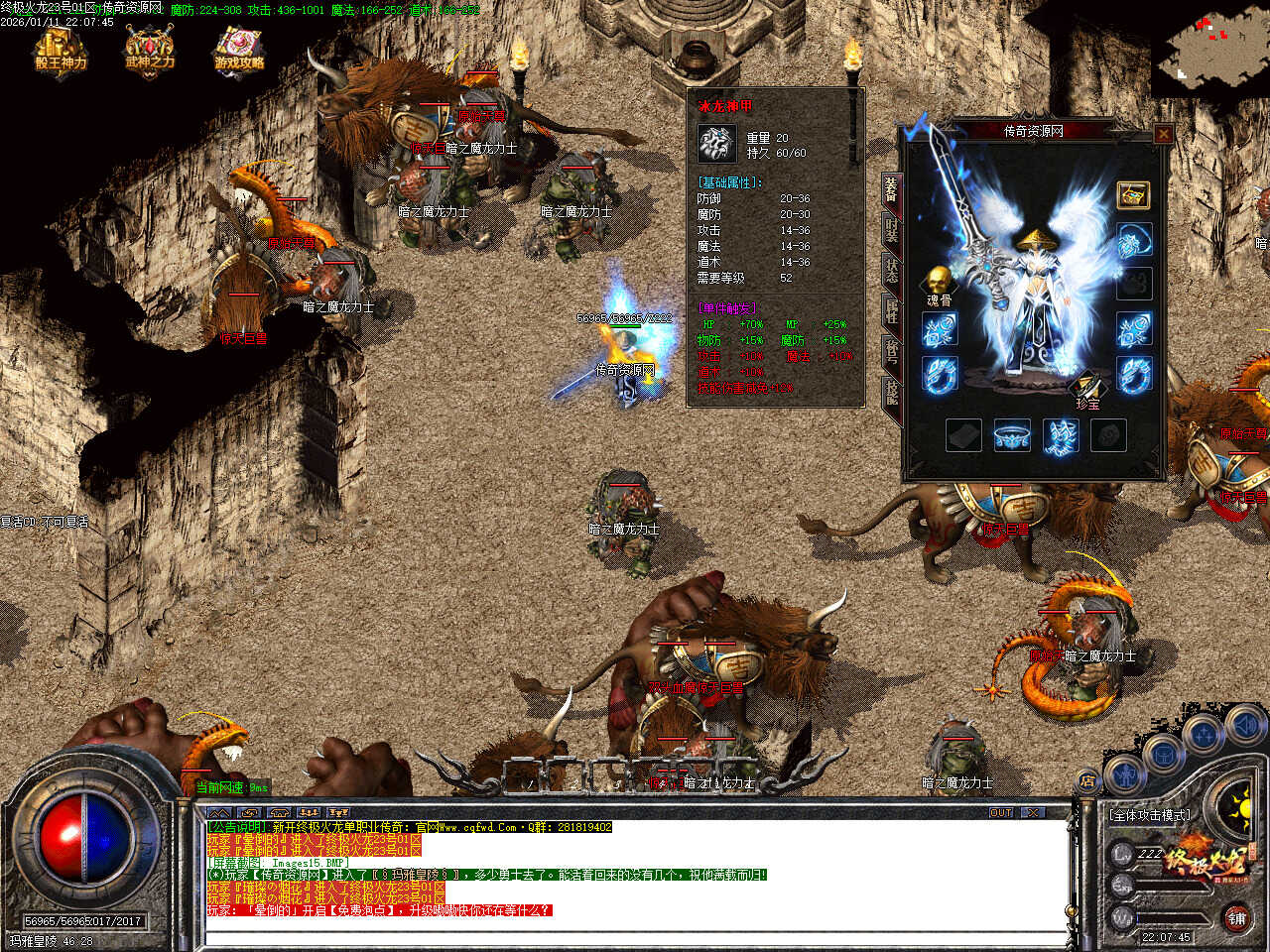This screenshot has height=952, width=1270.
Task: Open the 状态 status tab
Action: [x=891, y=271]
